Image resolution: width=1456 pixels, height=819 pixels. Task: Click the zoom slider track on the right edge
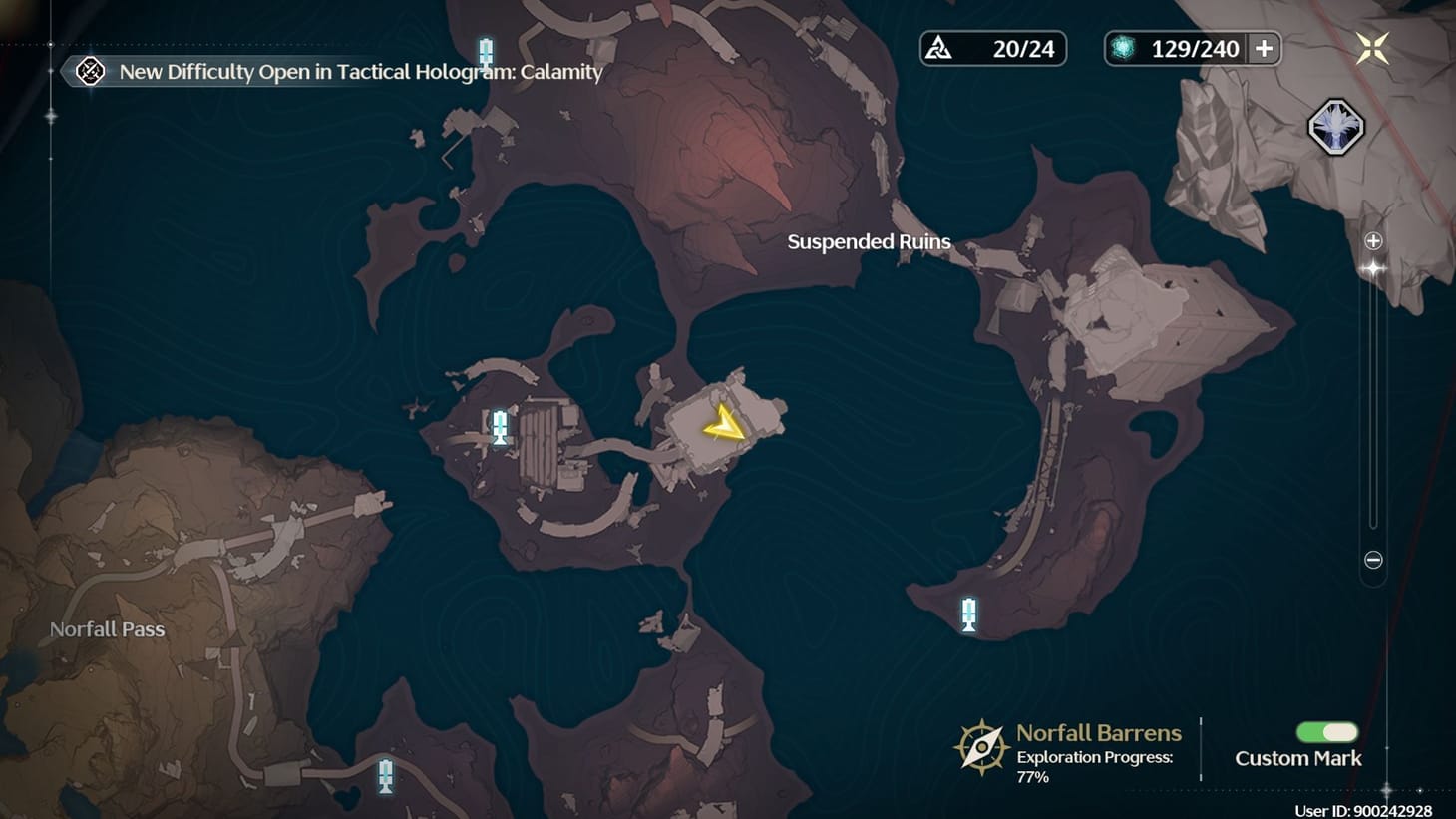pos(1373,399)
